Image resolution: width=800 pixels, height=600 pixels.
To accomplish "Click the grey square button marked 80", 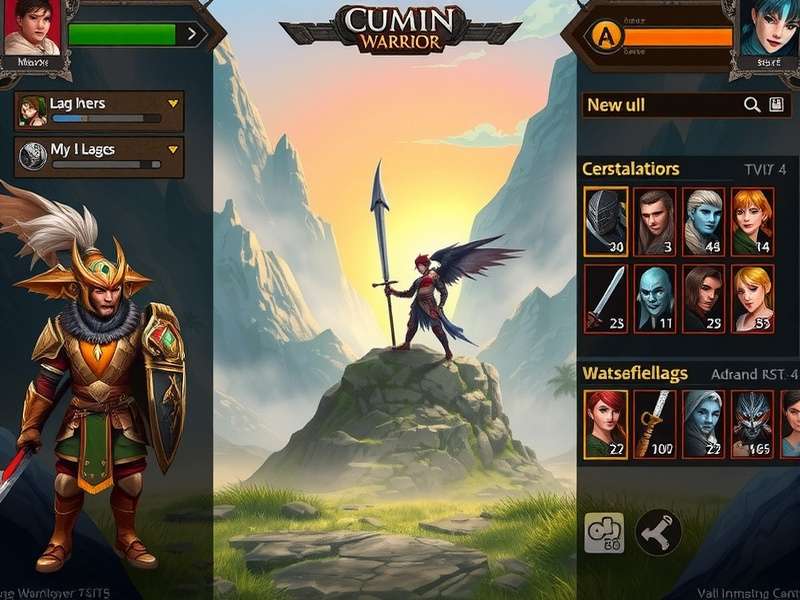I will [604, 533].
